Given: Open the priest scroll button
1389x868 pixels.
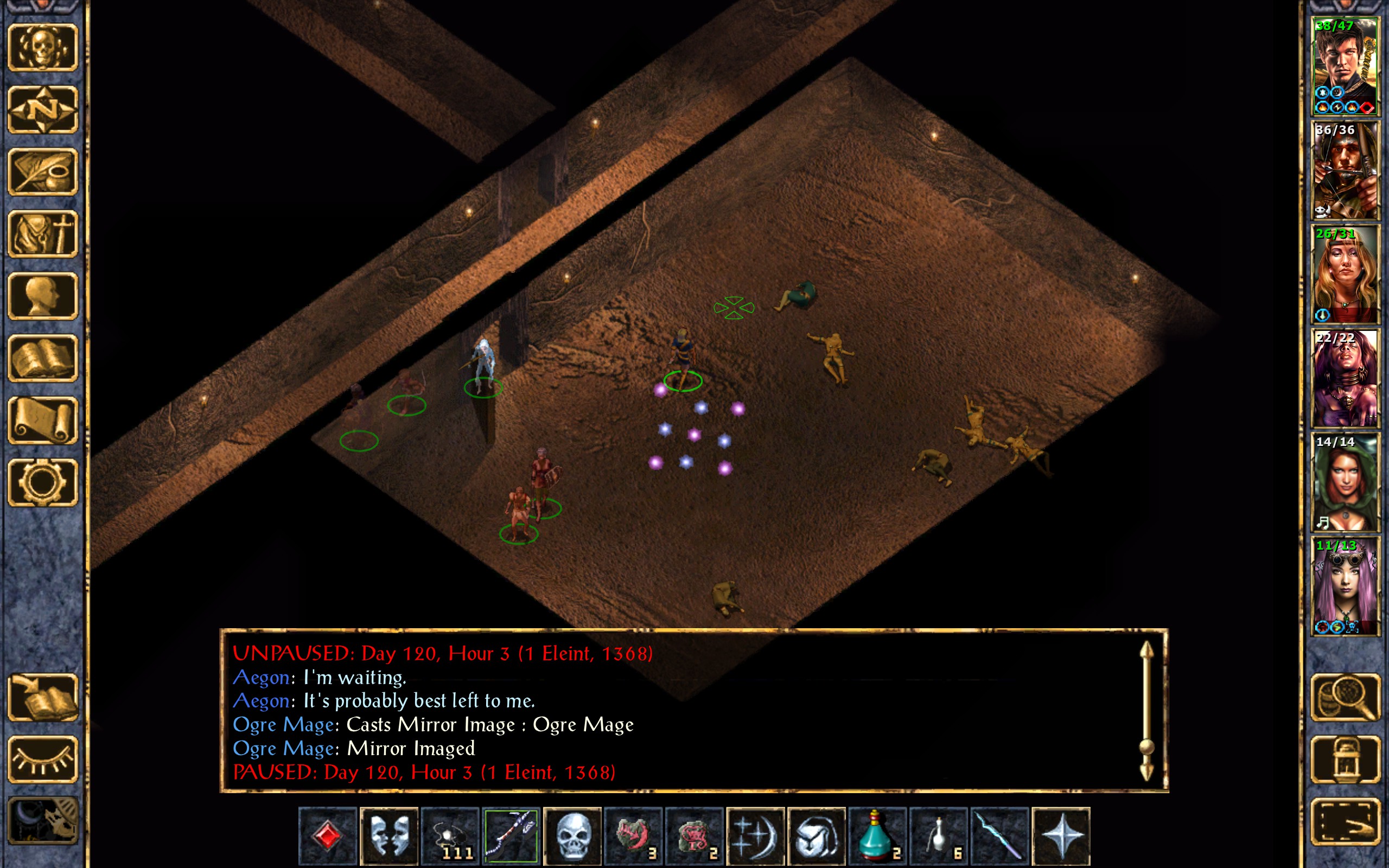Looking at the screenshot, I should 42,420.
